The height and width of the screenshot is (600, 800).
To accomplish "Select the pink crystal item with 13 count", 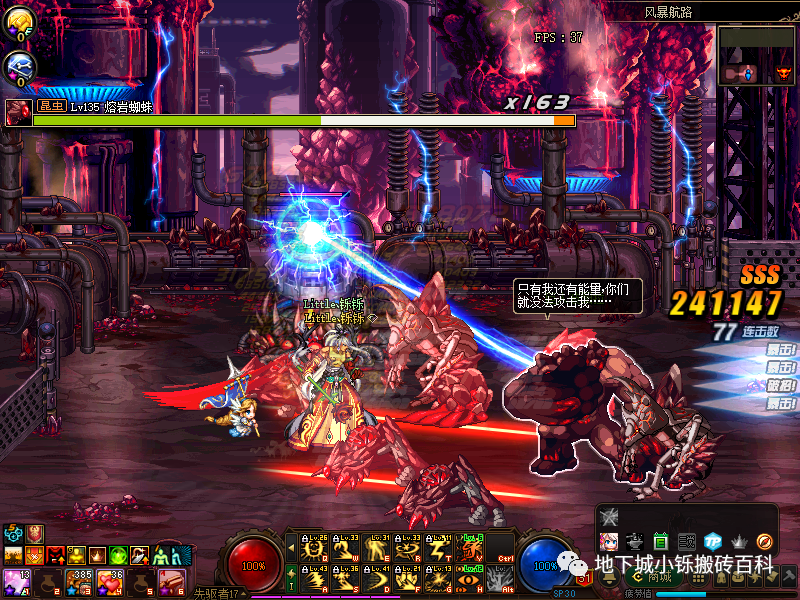I will click(x=15, y=582).
